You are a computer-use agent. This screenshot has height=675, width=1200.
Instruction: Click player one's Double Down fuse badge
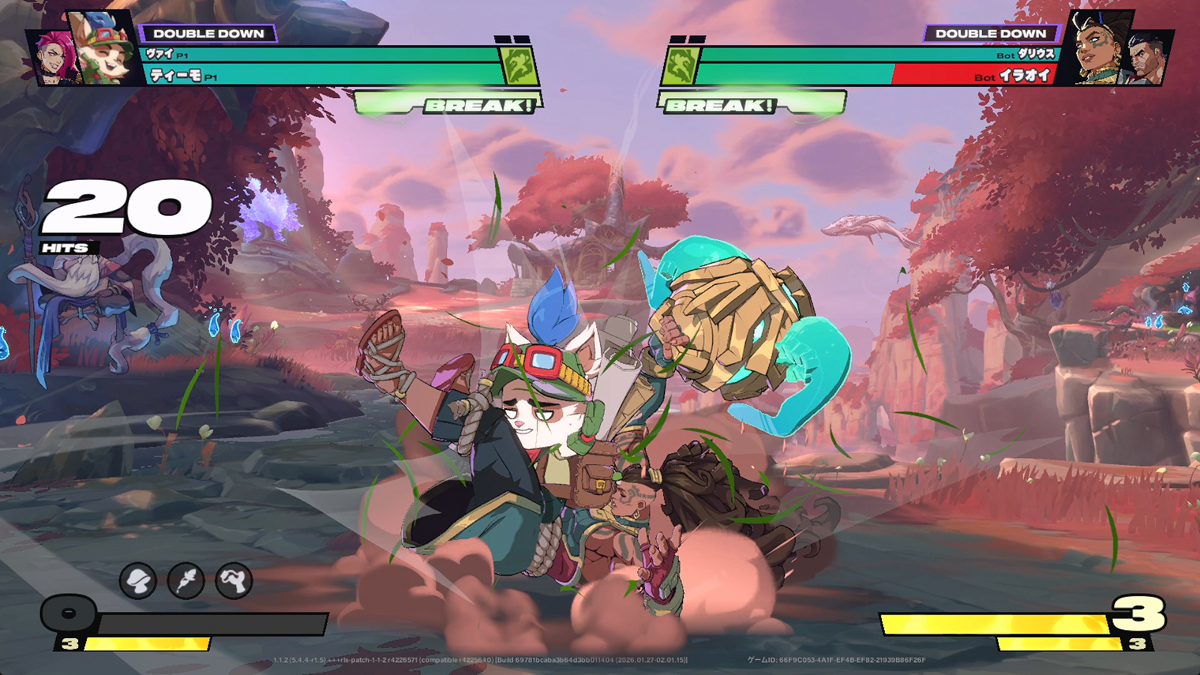[x=207, y=33]
